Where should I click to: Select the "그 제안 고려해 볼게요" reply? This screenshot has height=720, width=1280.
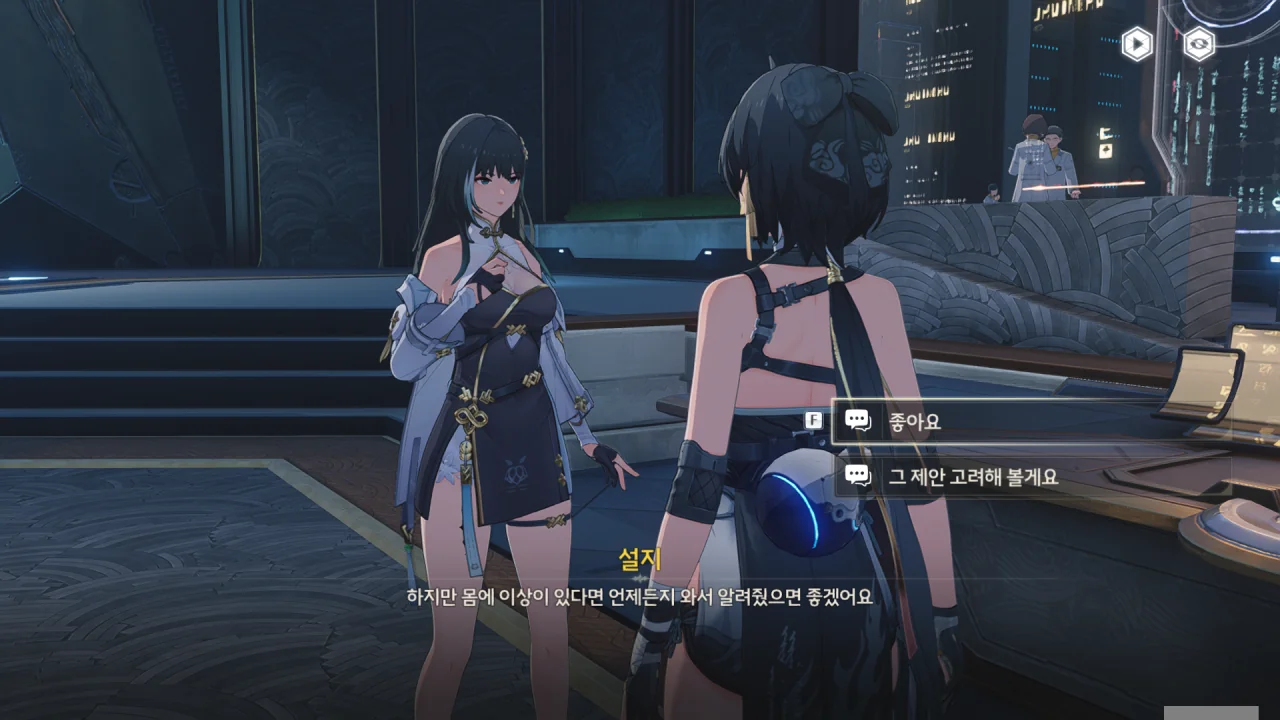pos(1000,477)
